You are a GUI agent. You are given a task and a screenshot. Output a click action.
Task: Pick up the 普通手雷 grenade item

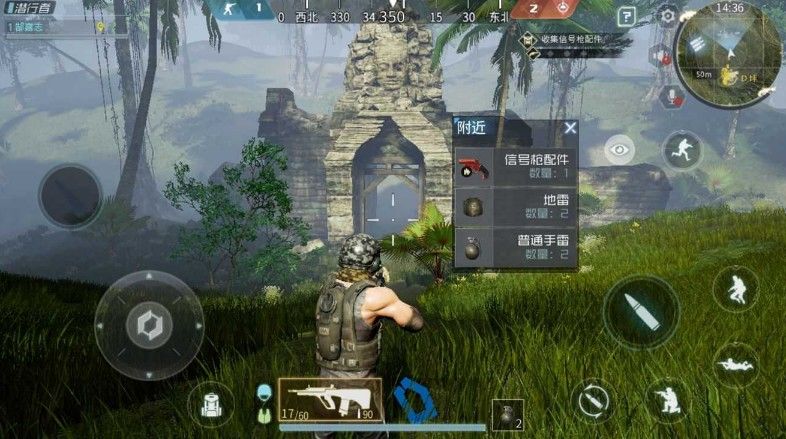point(516,247)
